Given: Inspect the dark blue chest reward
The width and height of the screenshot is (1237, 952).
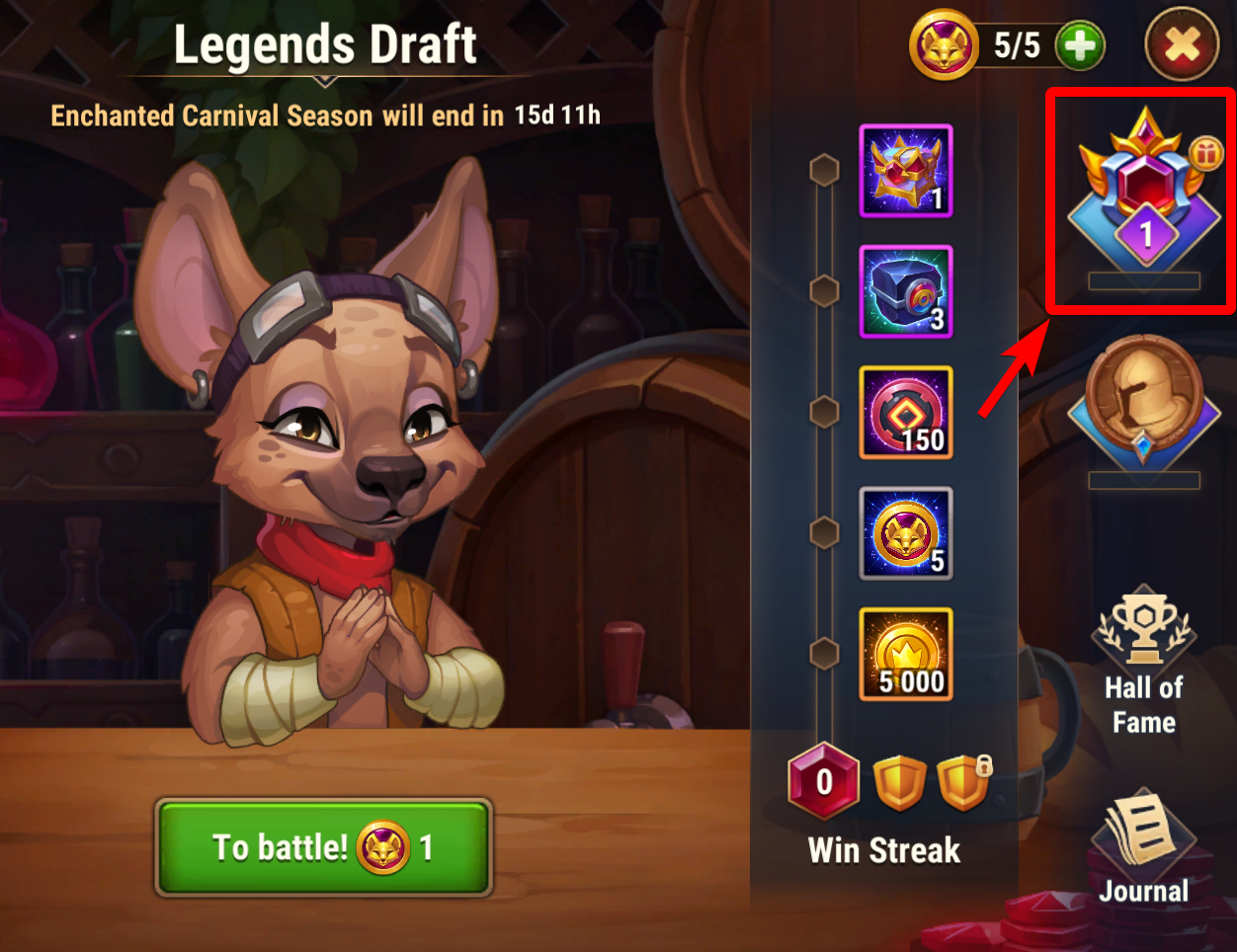Looking at the screenshot, I should [x=906, y=292].
